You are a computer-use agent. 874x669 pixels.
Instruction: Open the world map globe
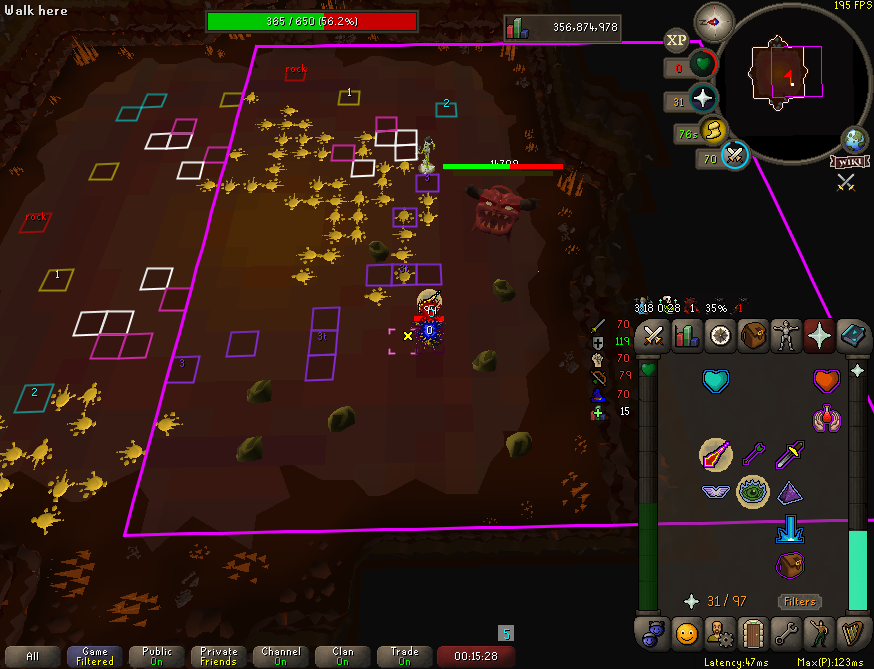click(855, 139)
